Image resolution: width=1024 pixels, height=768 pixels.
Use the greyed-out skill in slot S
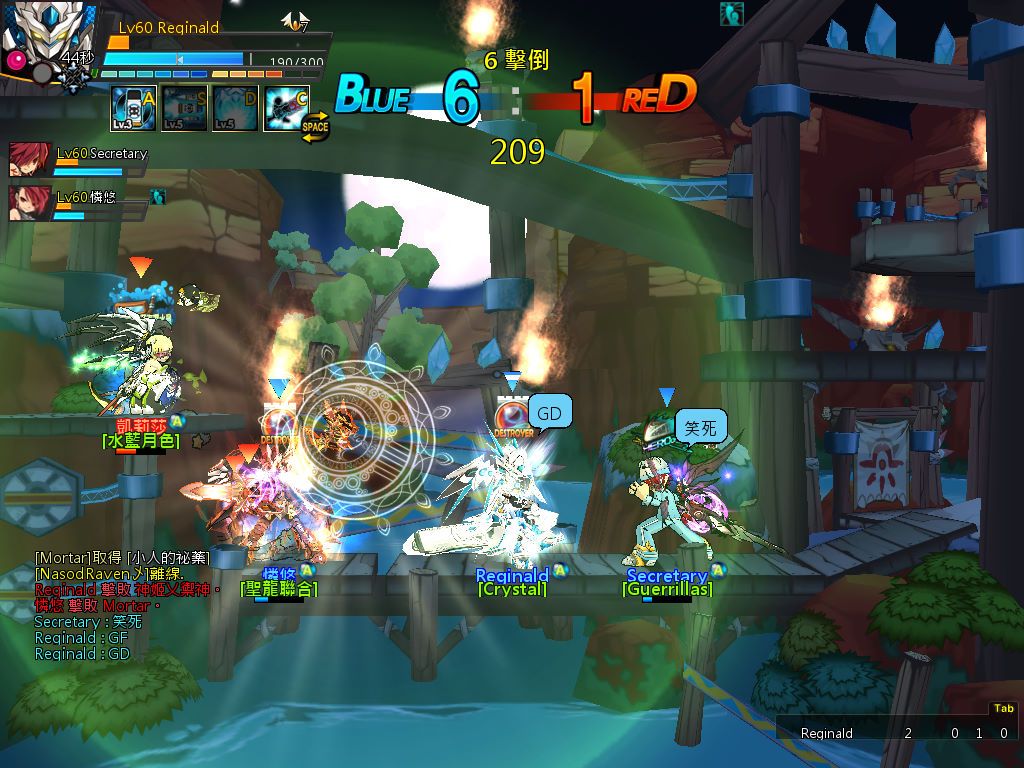pyautogui.click(x=184, y=108)
